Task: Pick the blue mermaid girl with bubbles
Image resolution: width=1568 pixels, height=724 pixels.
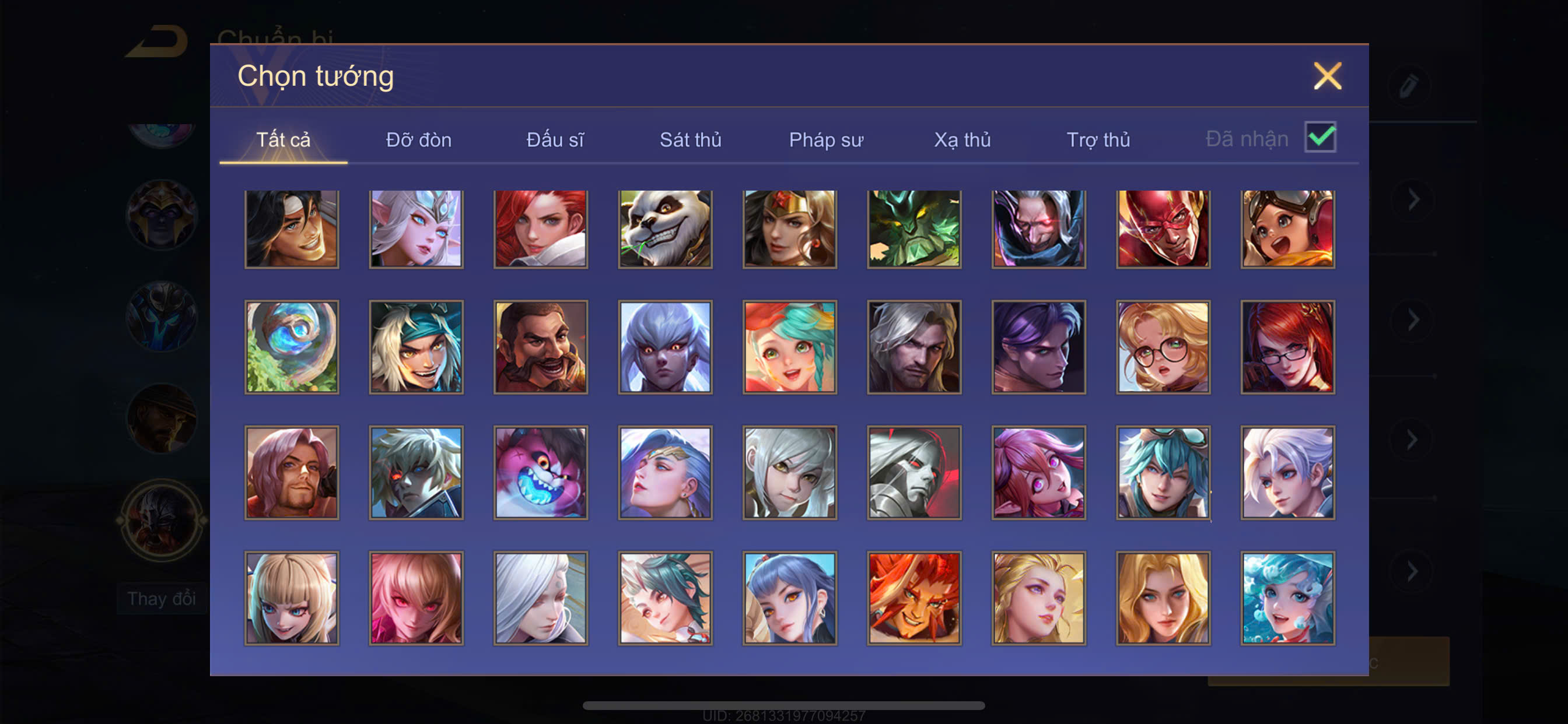Action: (1287, 598)
